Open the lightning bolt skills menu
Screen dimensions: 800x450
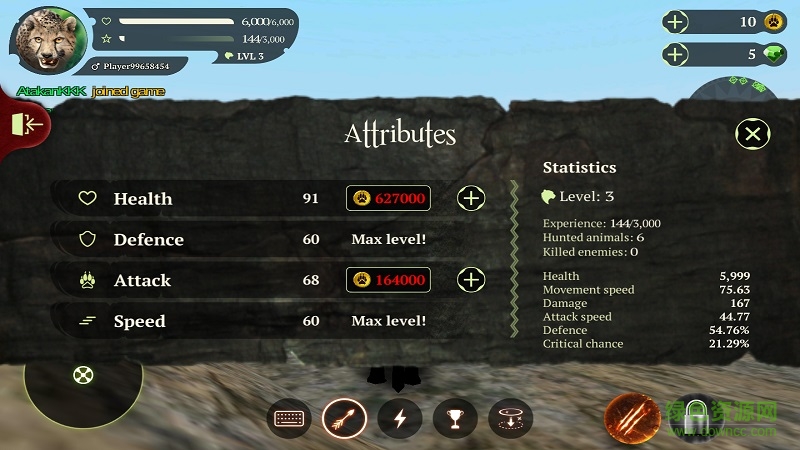click(x=400, y=418)
